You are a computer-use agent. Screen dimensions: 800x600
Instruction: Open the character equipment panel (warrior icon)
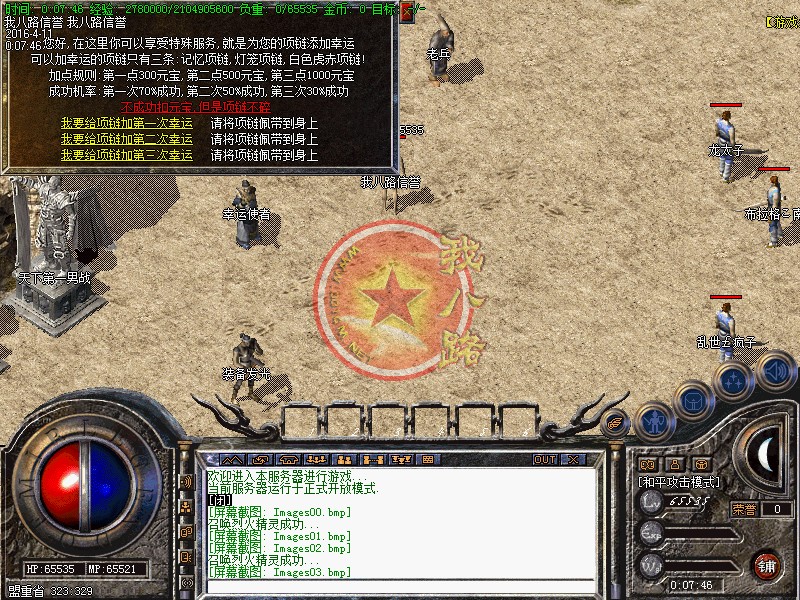(x=654, y=422)
